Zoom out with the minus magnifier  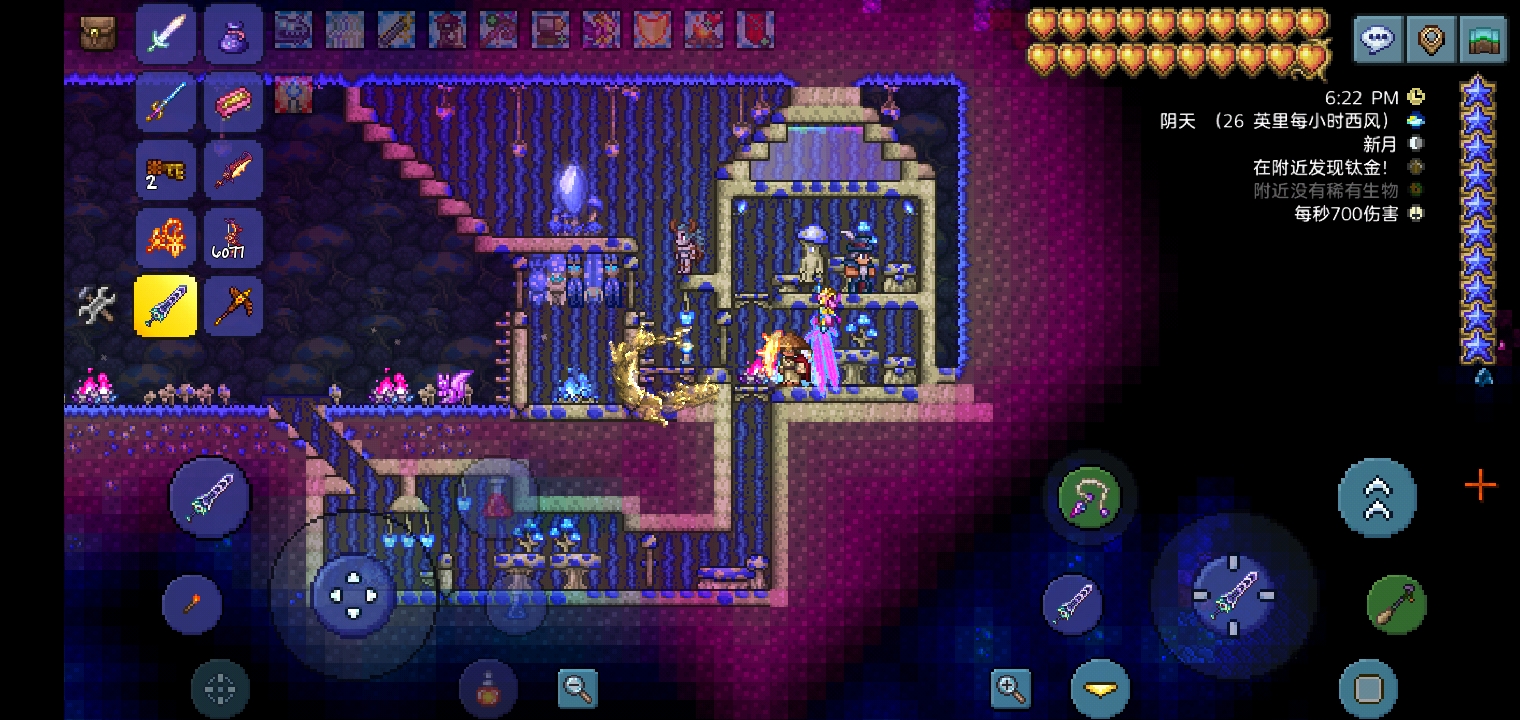coord(578,688)
